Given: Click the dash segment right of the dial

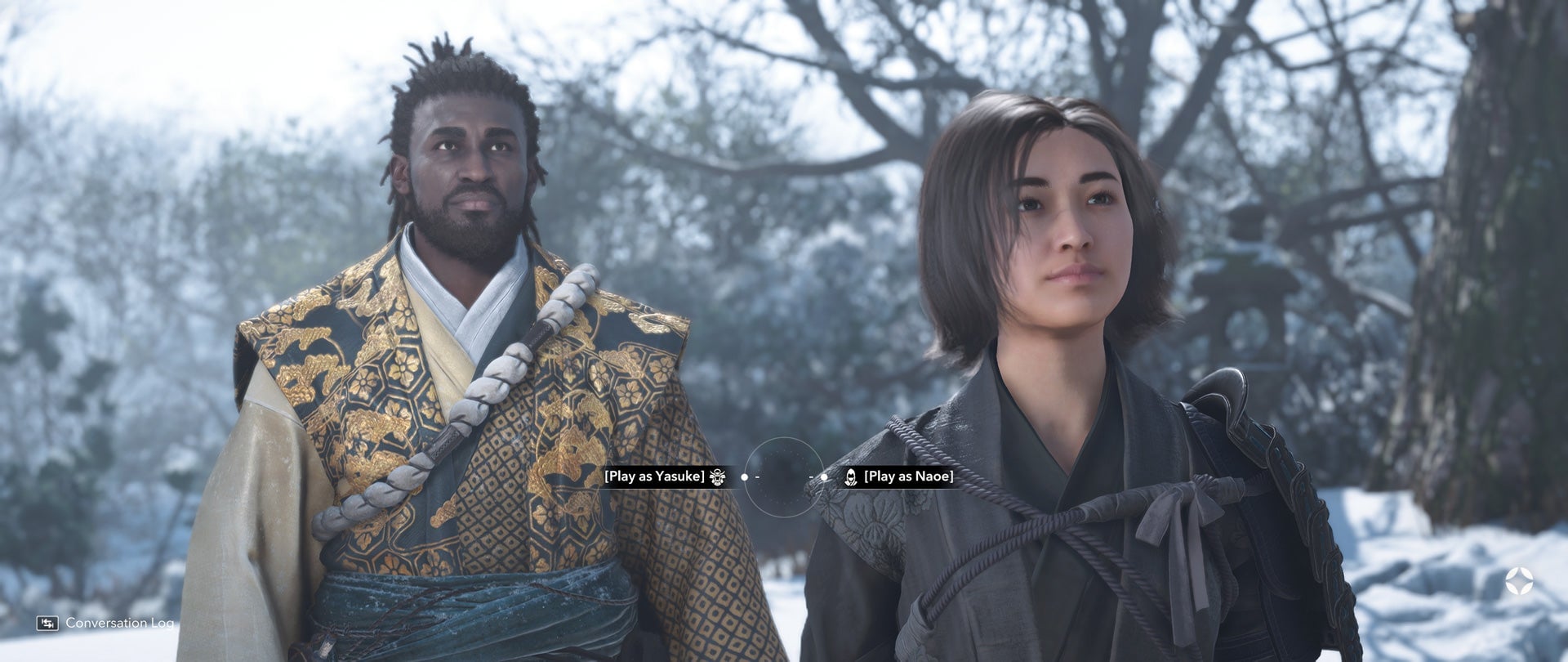Looking at the screenshot, I should [812, 477].
